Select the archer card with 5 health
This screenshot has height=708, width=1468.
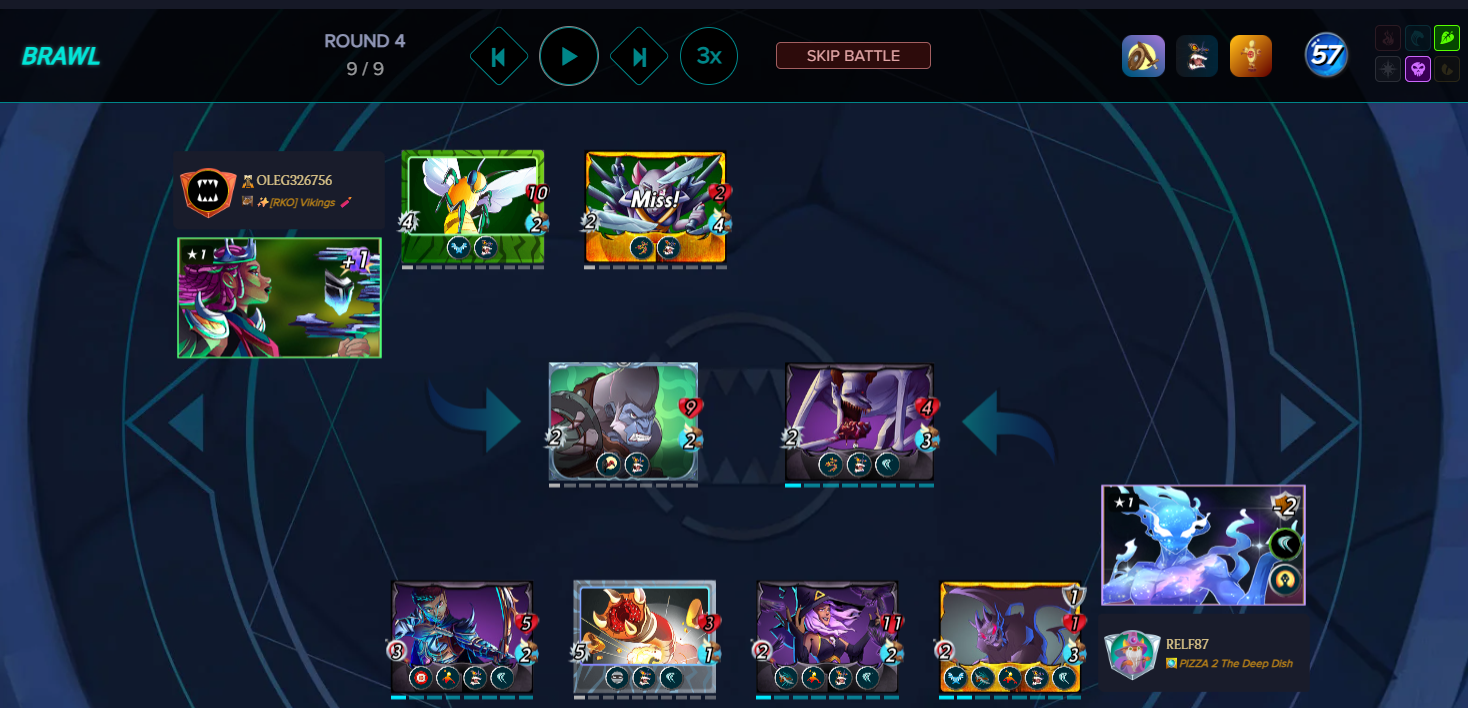461,635
